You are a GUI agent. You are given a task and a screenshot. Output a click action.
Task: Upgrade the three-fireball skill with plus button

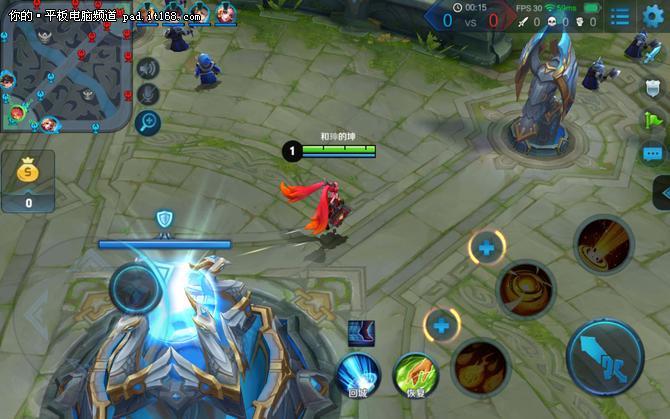pos(441,324)
